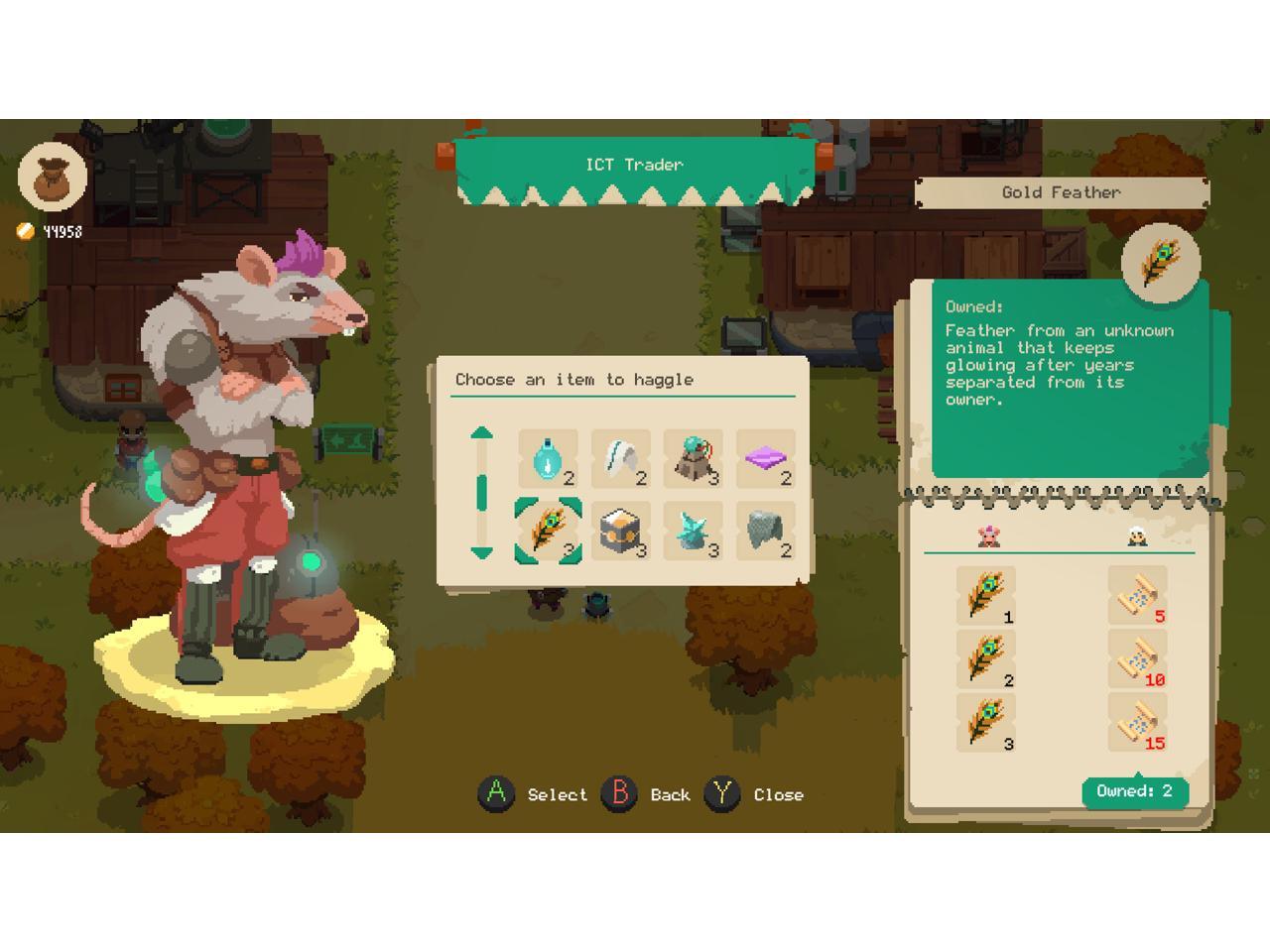Select the gray and orange cube item
1270x952 pixels.
point(621,532)
